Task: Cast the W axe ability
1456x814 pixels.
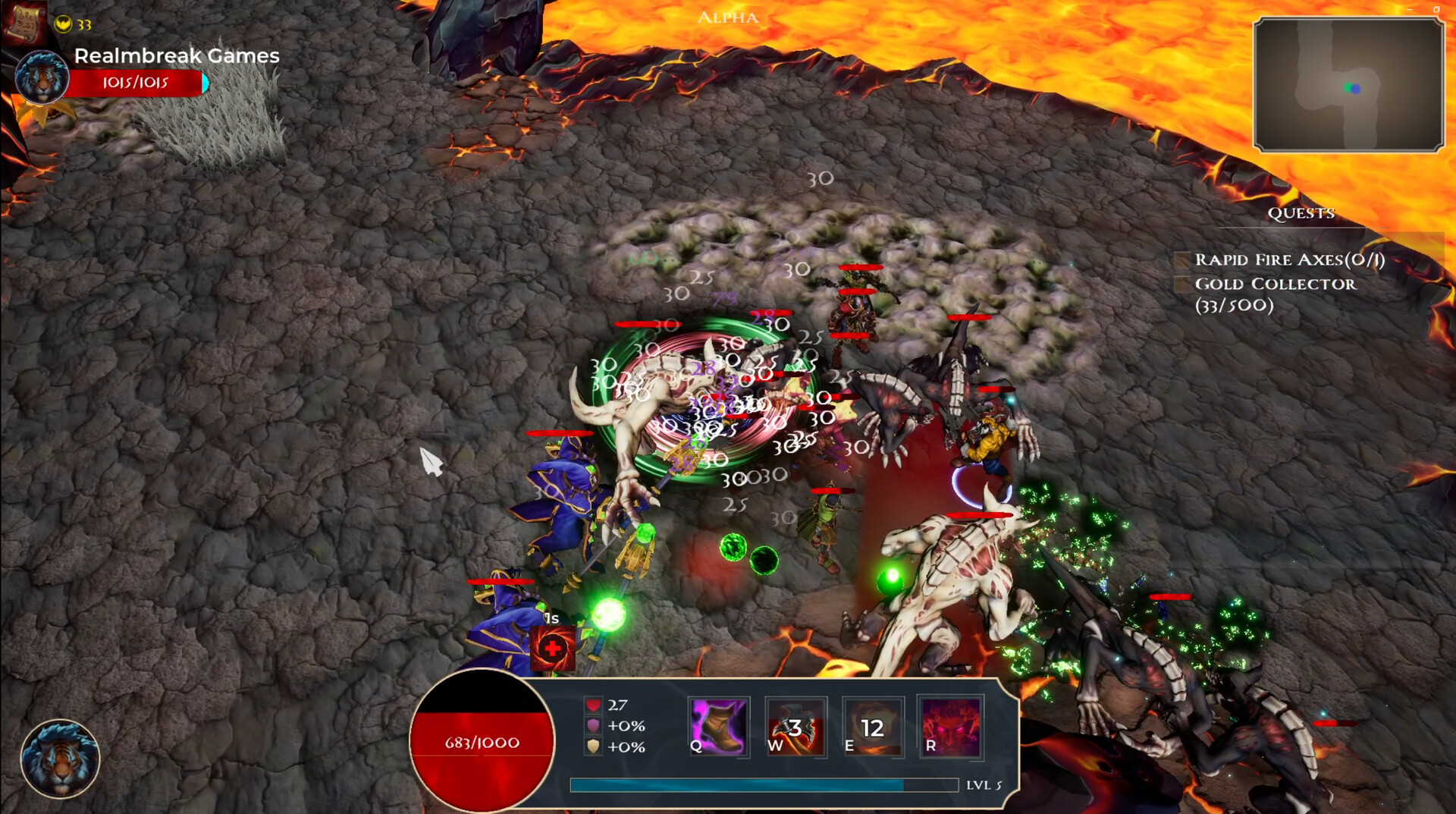Action: pos(795,727)
